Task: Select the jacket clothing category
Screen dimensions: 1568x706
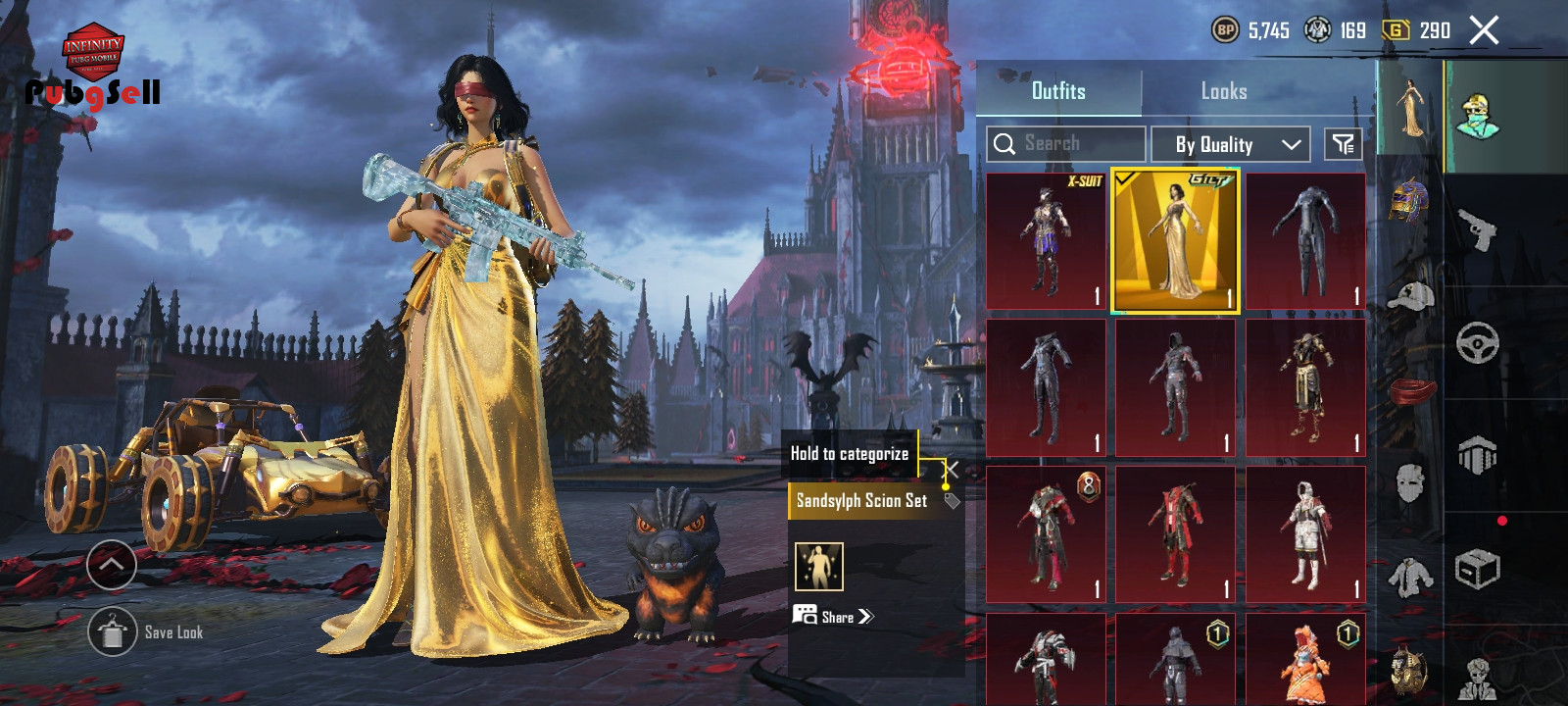Action: [x=1409, y=577]
